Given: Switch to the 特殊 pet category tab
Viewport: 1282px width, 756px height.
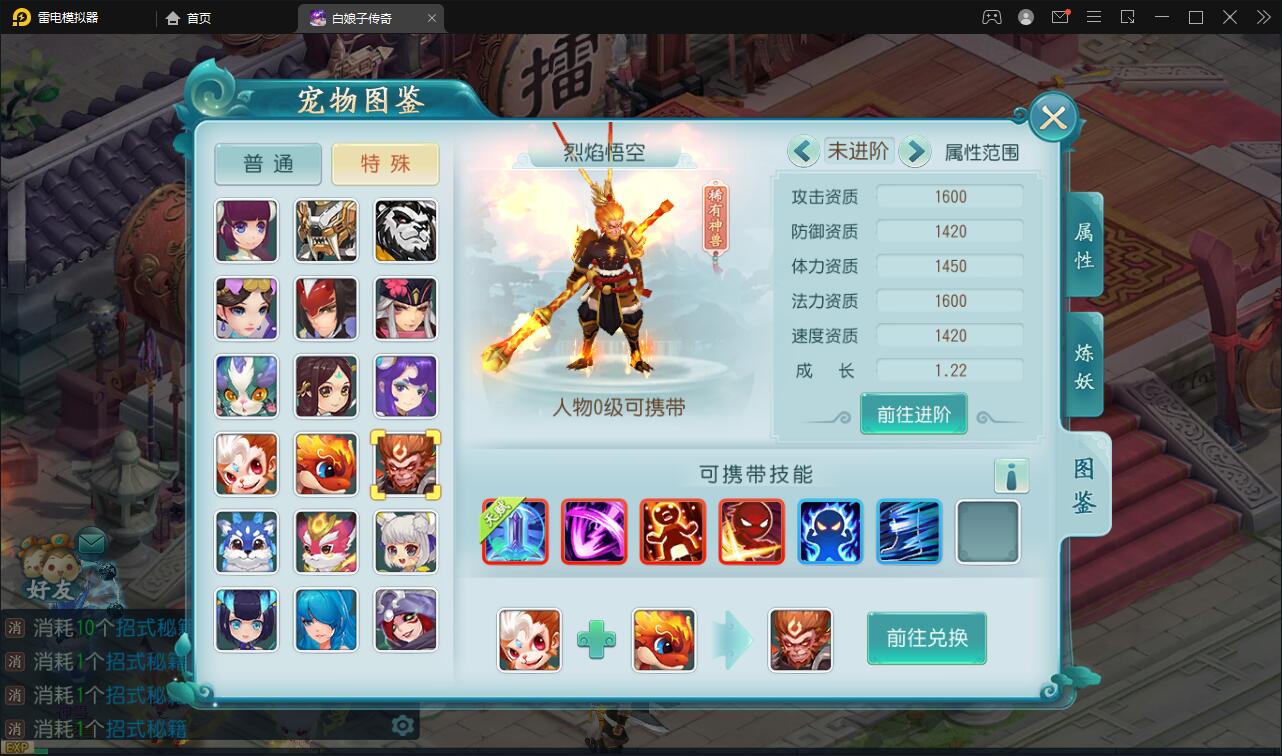Looking at the screenshot, I should 386,164.
